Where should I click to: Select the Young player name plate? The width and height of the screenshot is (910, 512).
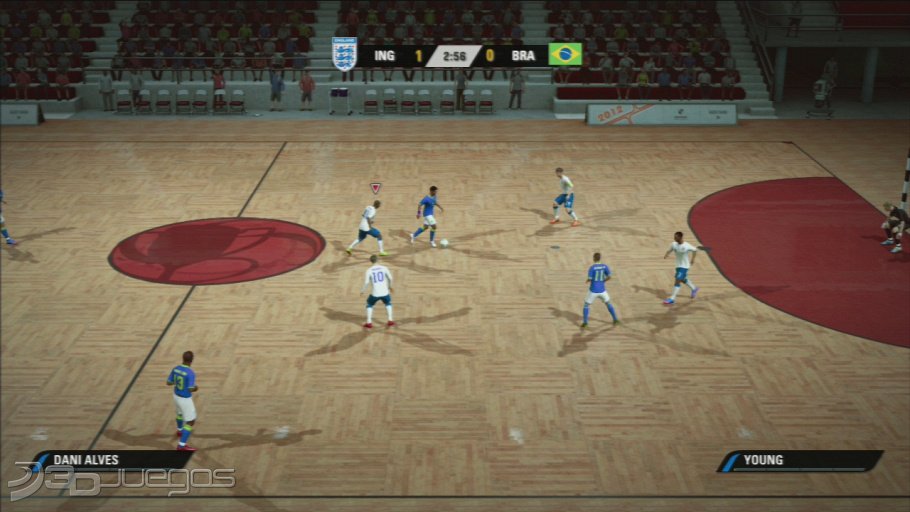coord(800,461)
